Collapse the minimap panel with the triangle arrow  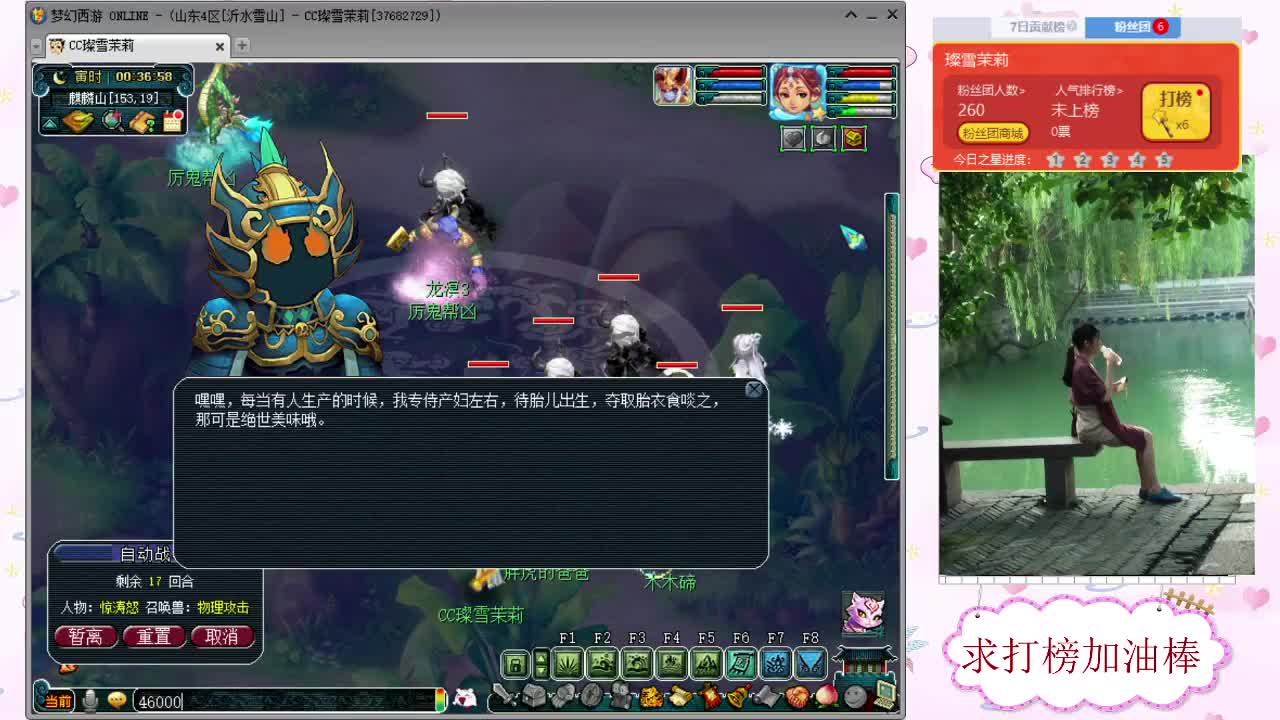coord(49,122)
